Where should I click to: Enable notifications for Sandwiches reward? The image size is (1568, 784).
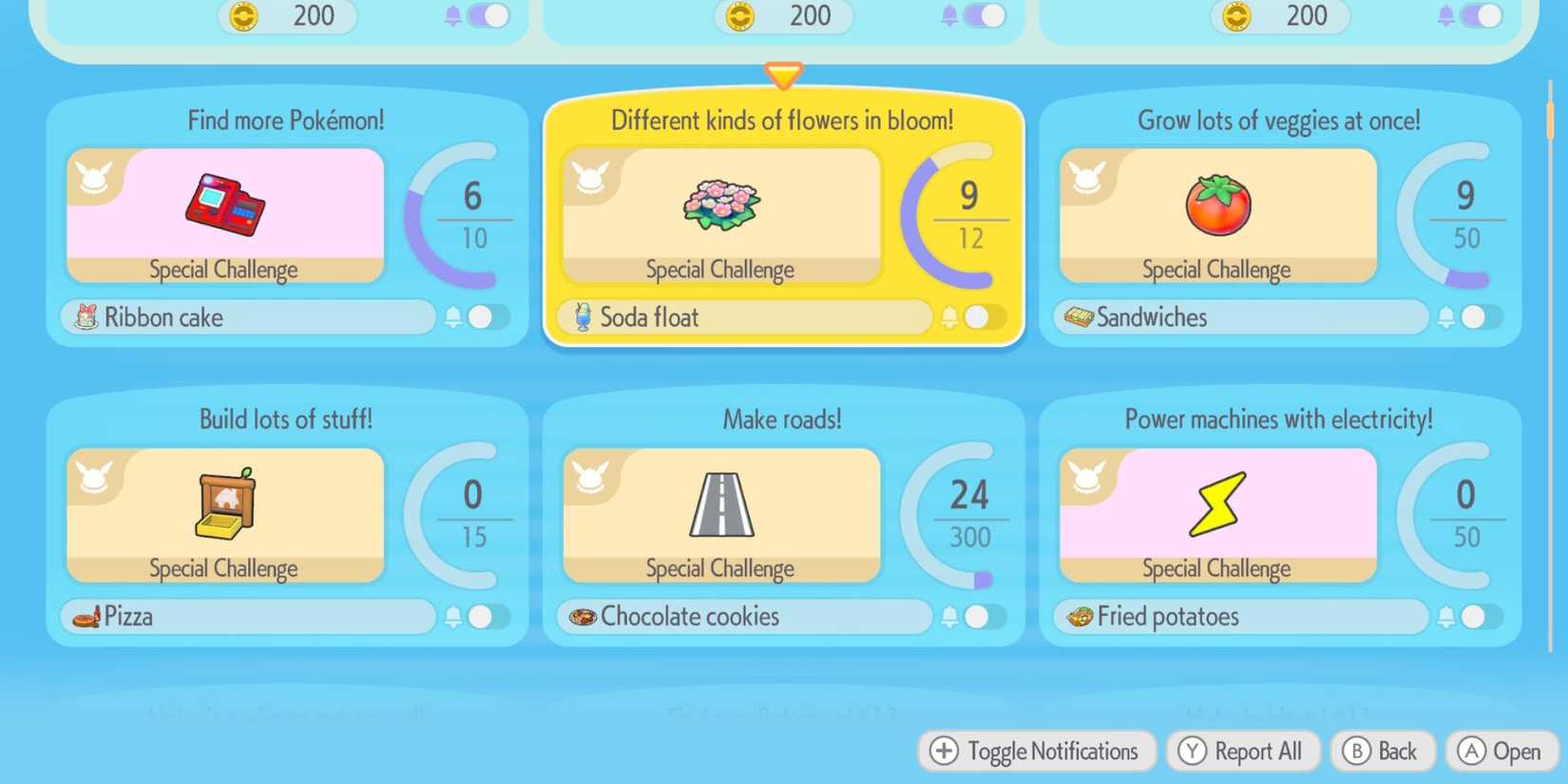click(1474, 316)
